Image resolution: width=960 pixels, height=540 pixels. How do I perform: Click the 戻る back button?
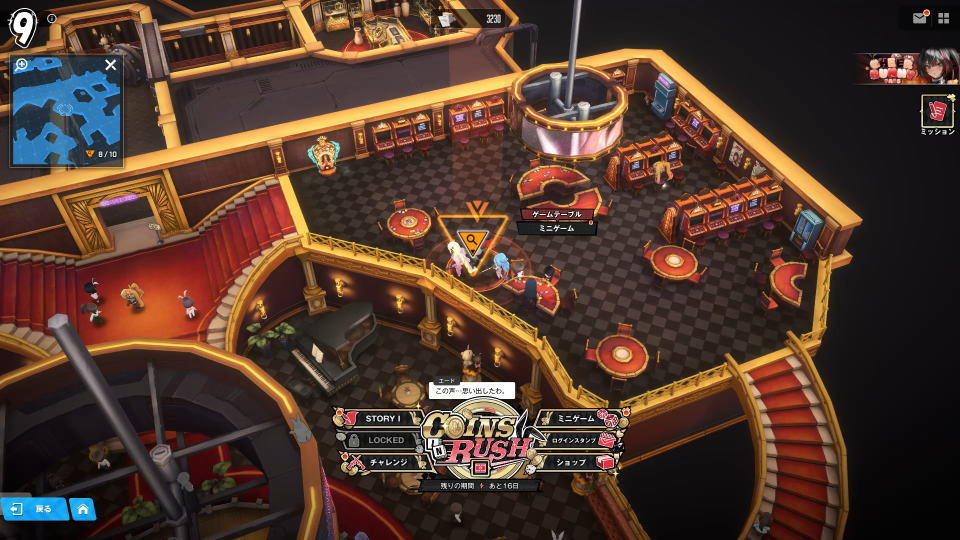[x=33, y=509]
